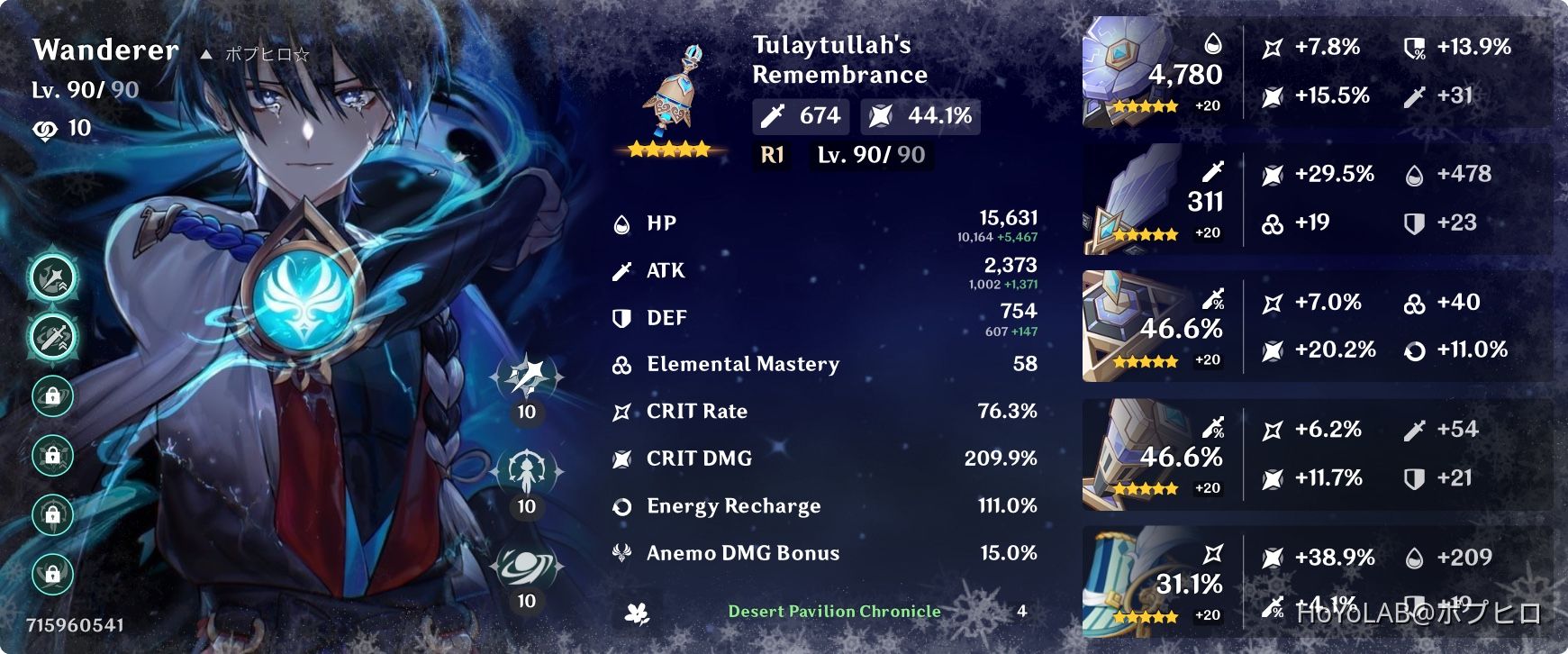The width and height of the screenshot is (1568, 654).
Task: Click the Energy Recharge stat icon
Action: pos(620,505)
